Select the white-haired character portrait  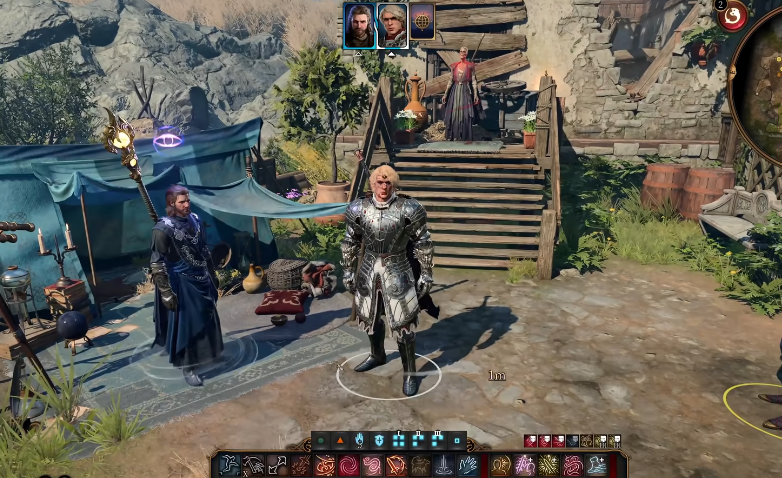[392, 26]
